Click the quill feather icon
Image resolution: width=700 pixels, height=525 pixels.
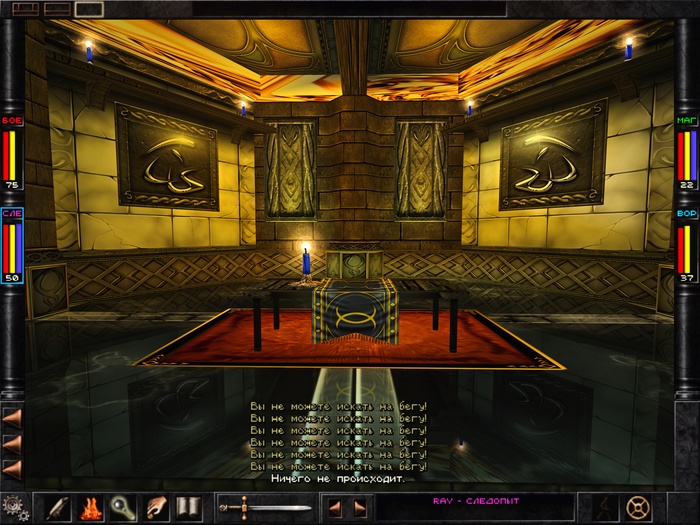[56, 507]
